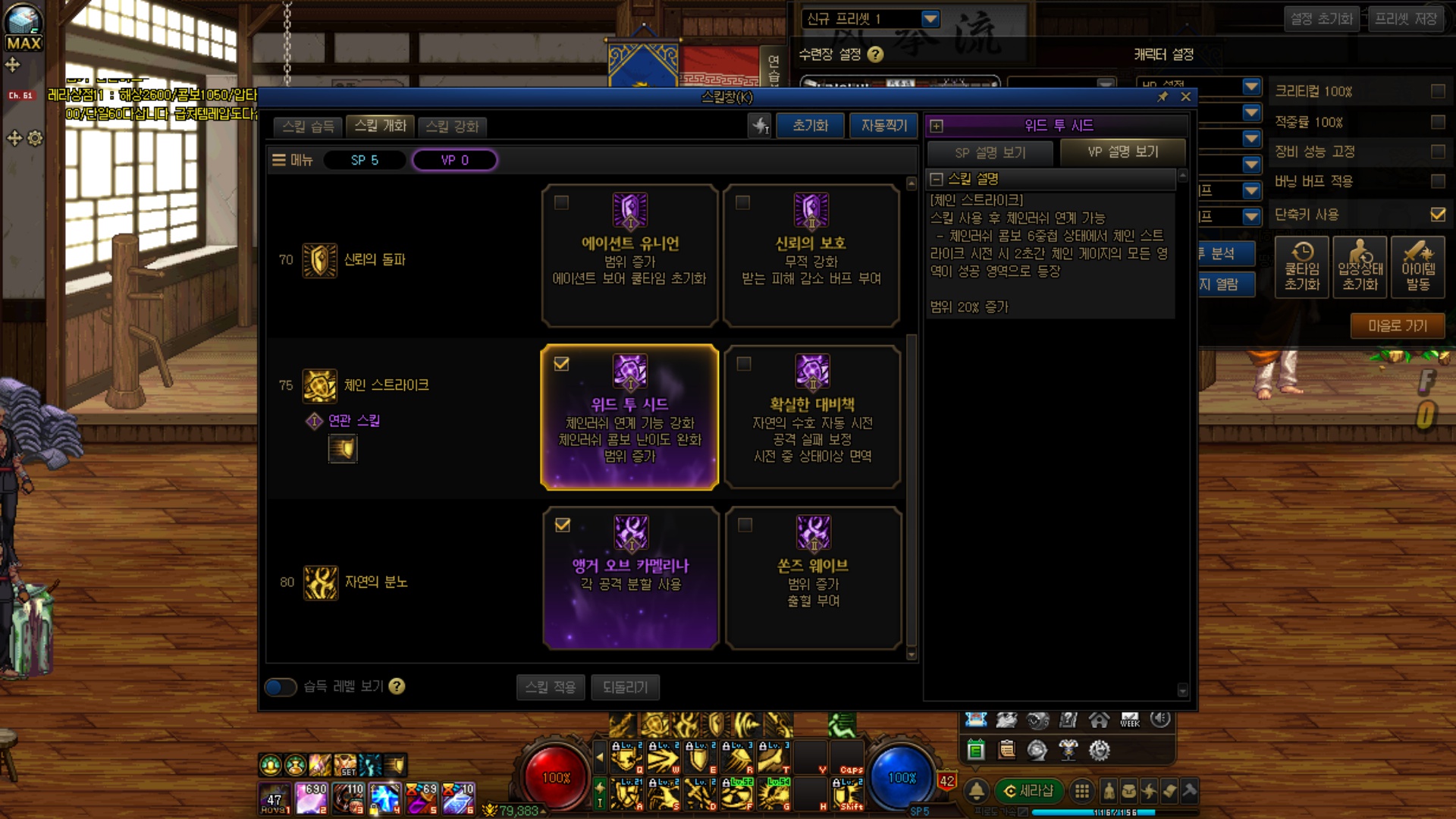Click the 마을로 가기 button
The image size is (1456, 819).
click(1397, 326)
